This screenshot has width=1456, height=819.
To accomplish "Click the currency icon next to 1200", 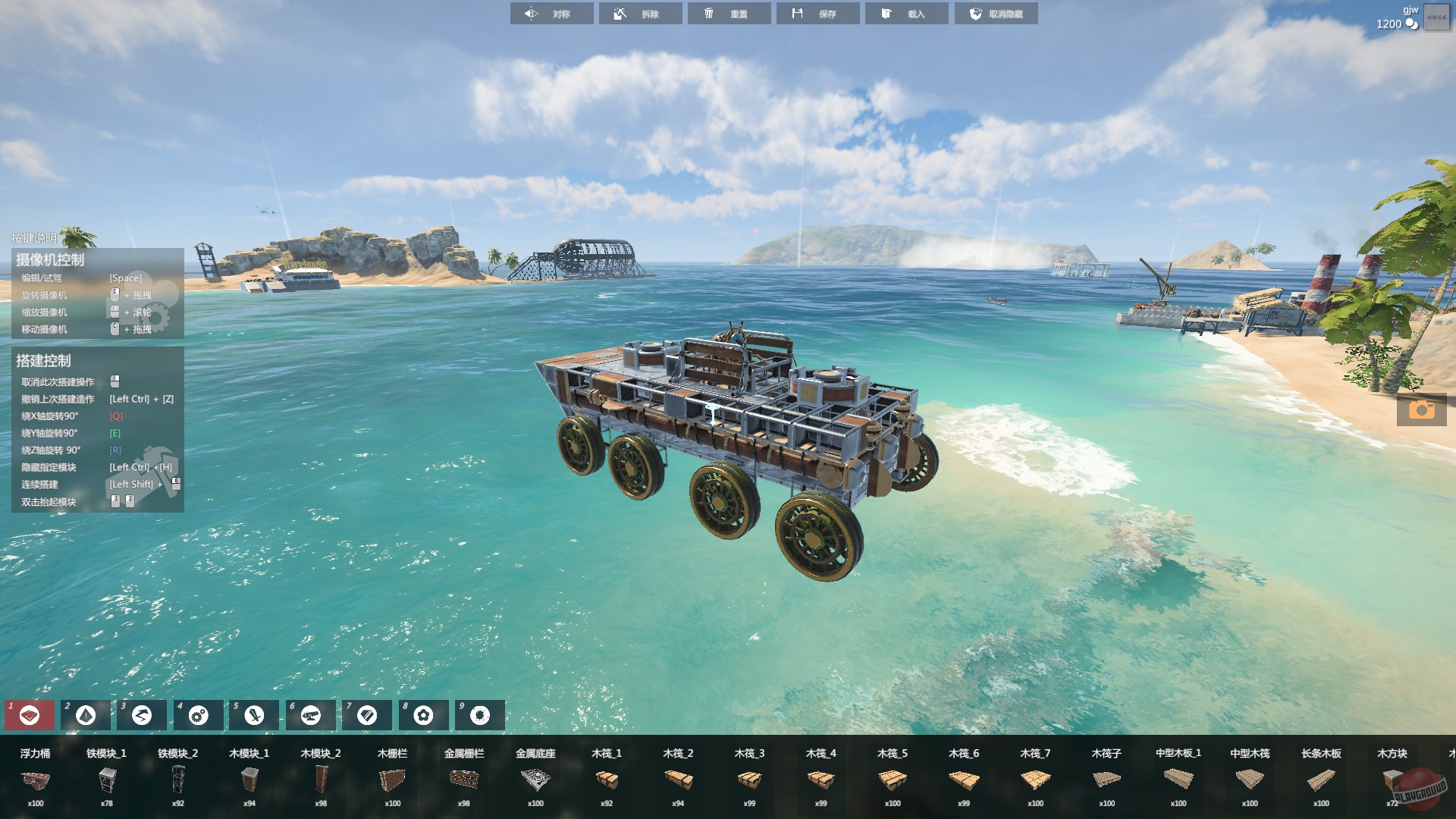I will coord(1412,24).
